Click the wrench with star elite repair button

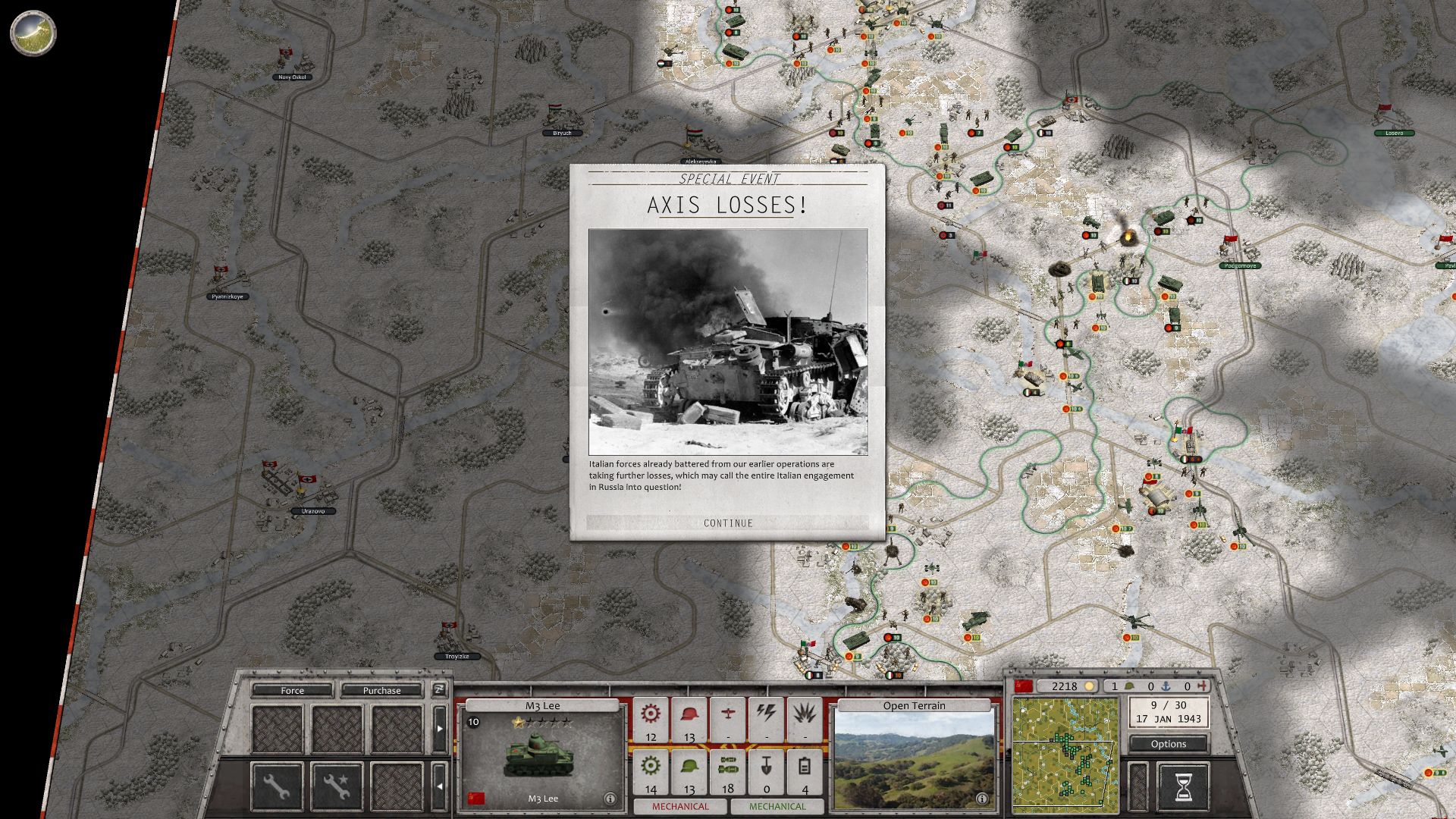coord(337,787)
